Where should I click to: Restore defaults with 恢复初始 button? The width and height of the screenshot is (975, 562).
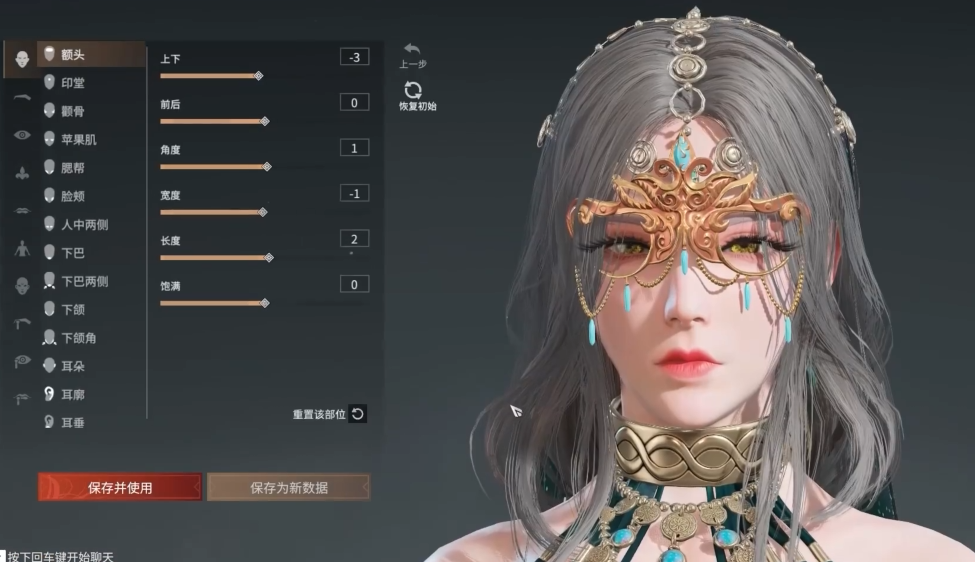point(414,91)
